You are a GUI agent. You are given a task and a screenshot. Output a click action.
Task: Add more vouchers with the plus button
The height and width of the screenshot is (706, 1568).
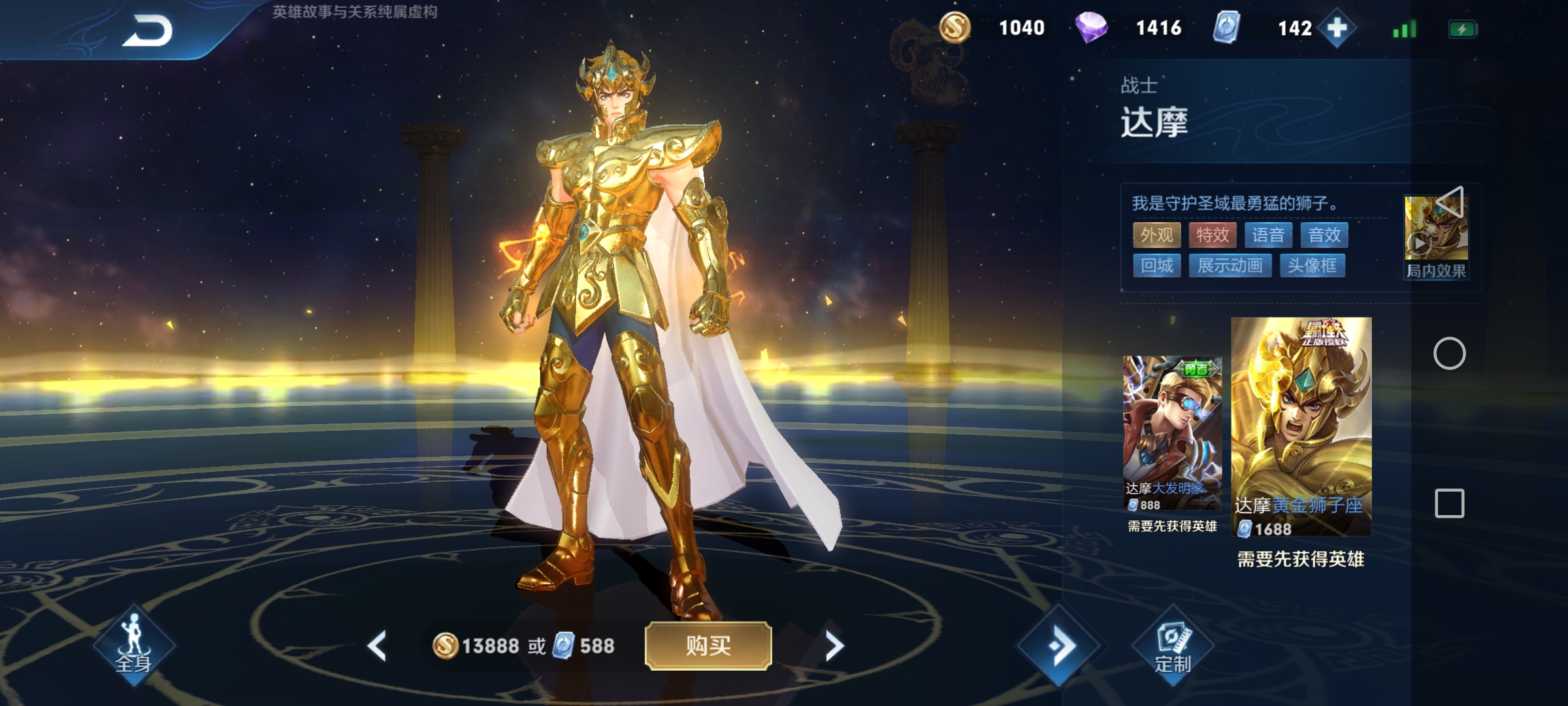pyautogui.click(x=1337, y=28)
